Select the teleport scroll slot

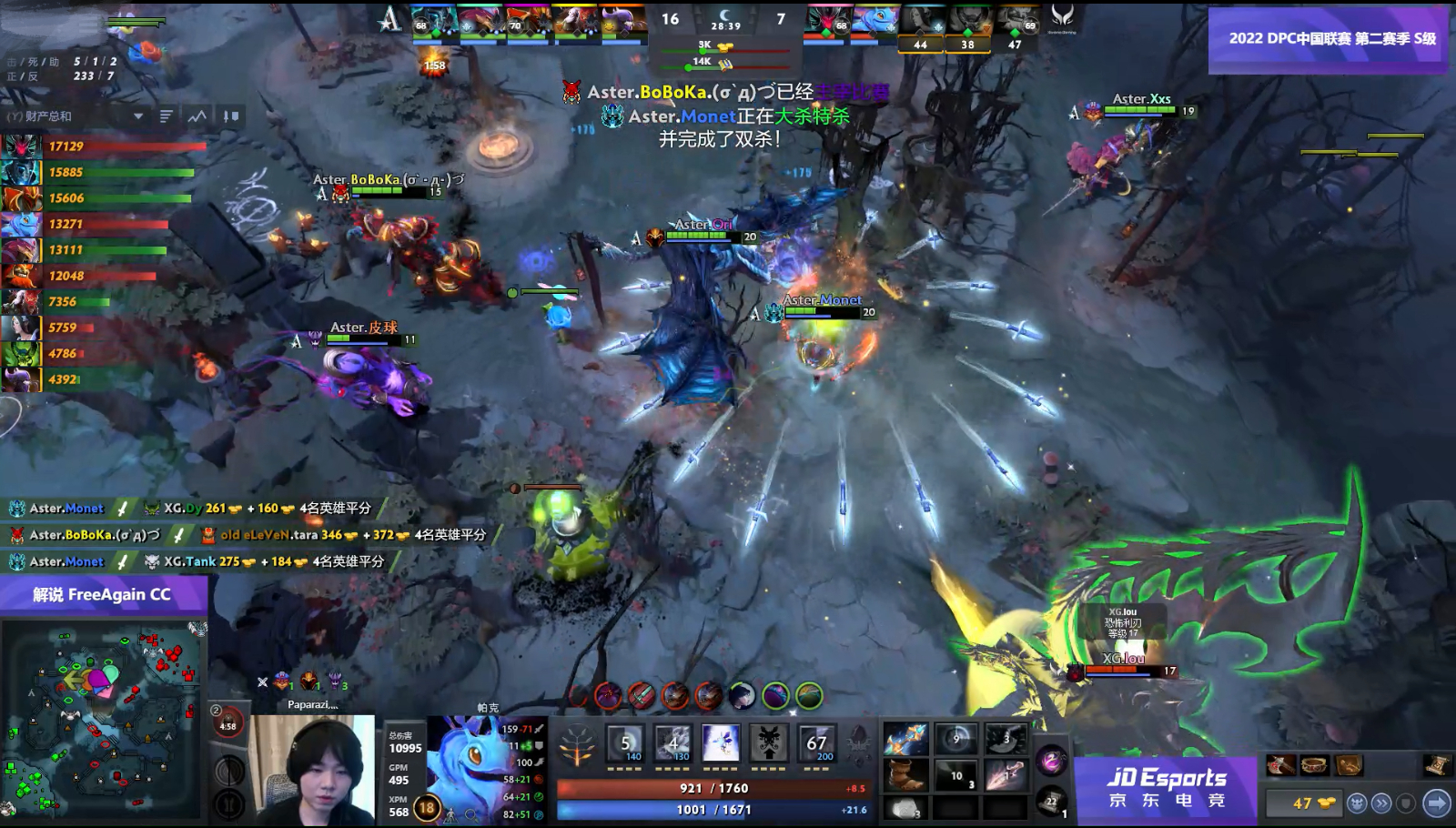pos(1051,801)
